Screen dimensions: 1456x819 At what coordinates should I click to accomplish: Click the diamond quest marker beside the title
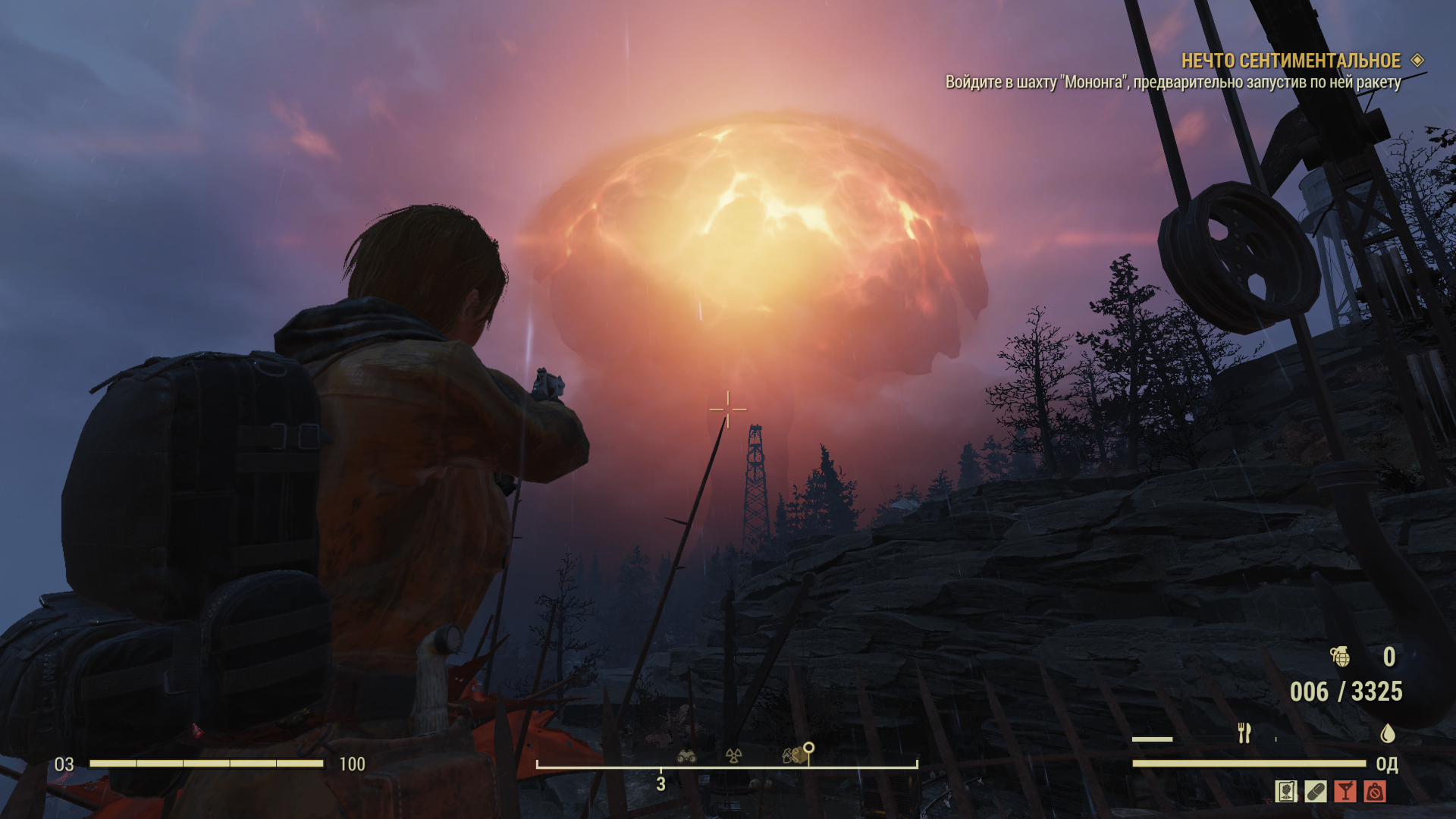(x=1417, y=60)
